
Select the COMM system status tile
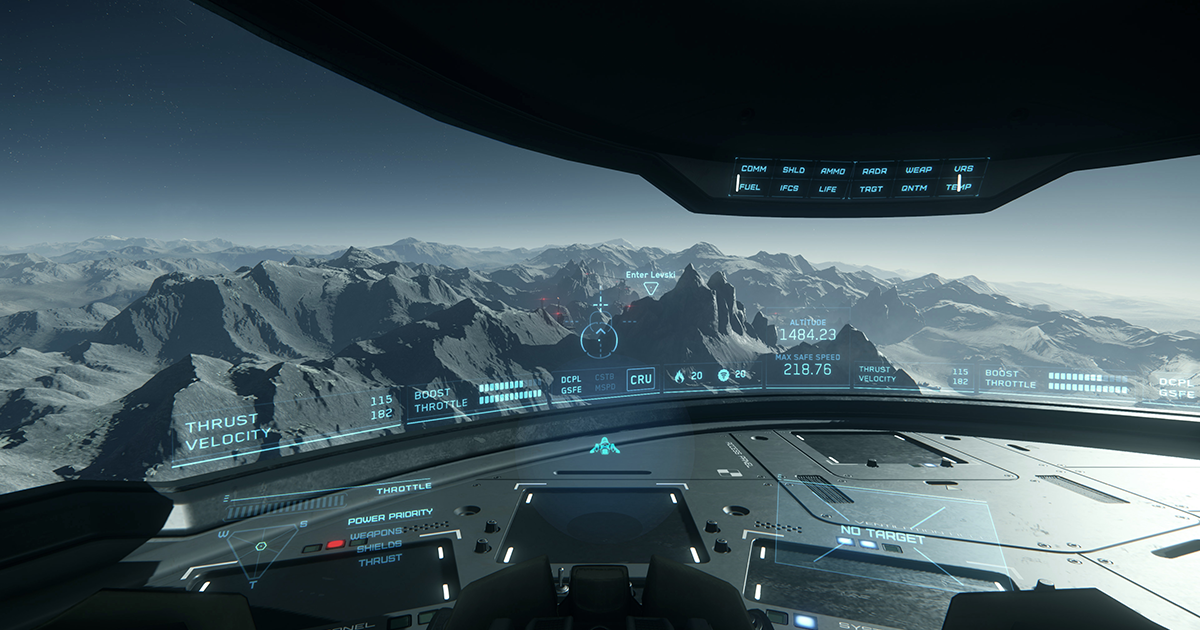pyautogui.click(x=753, y=169)
